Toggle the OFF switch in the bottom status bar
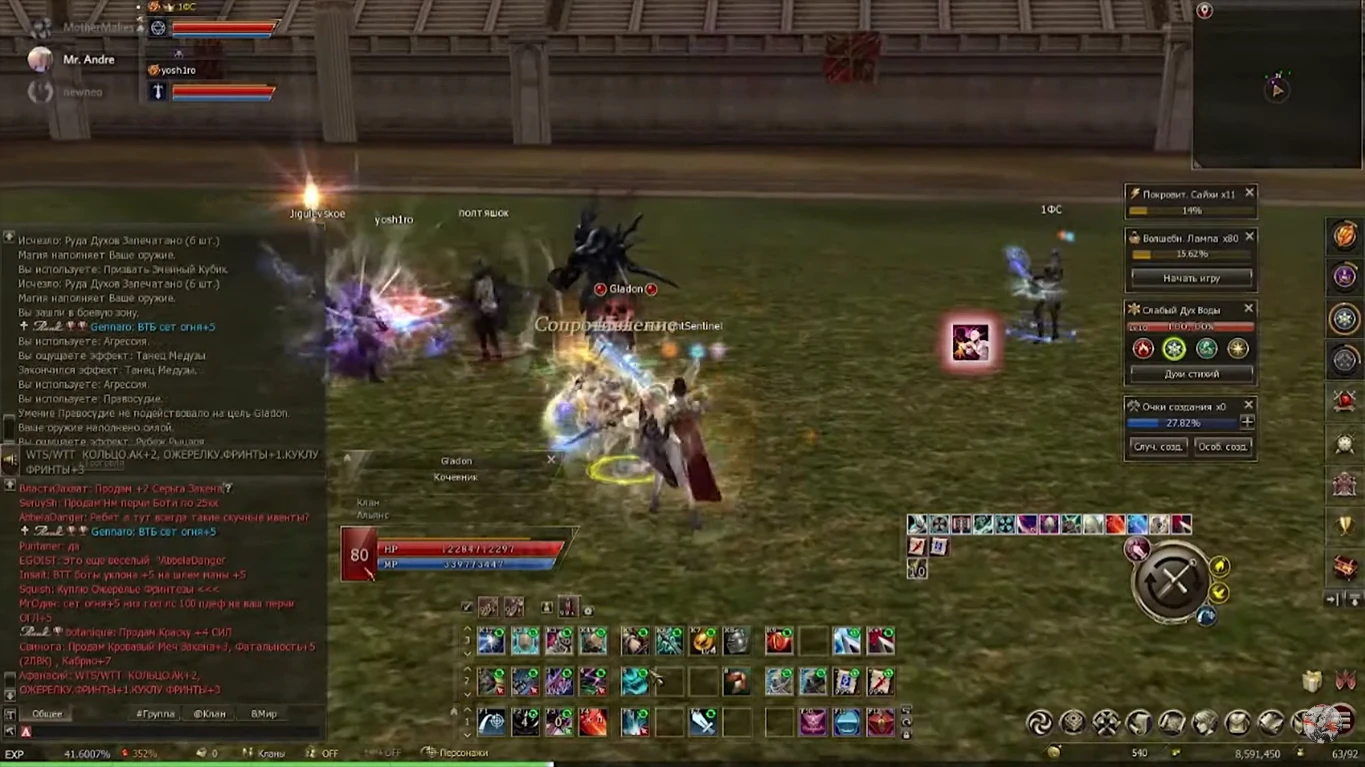1365x767 pixels. click(x=330, y=752)
